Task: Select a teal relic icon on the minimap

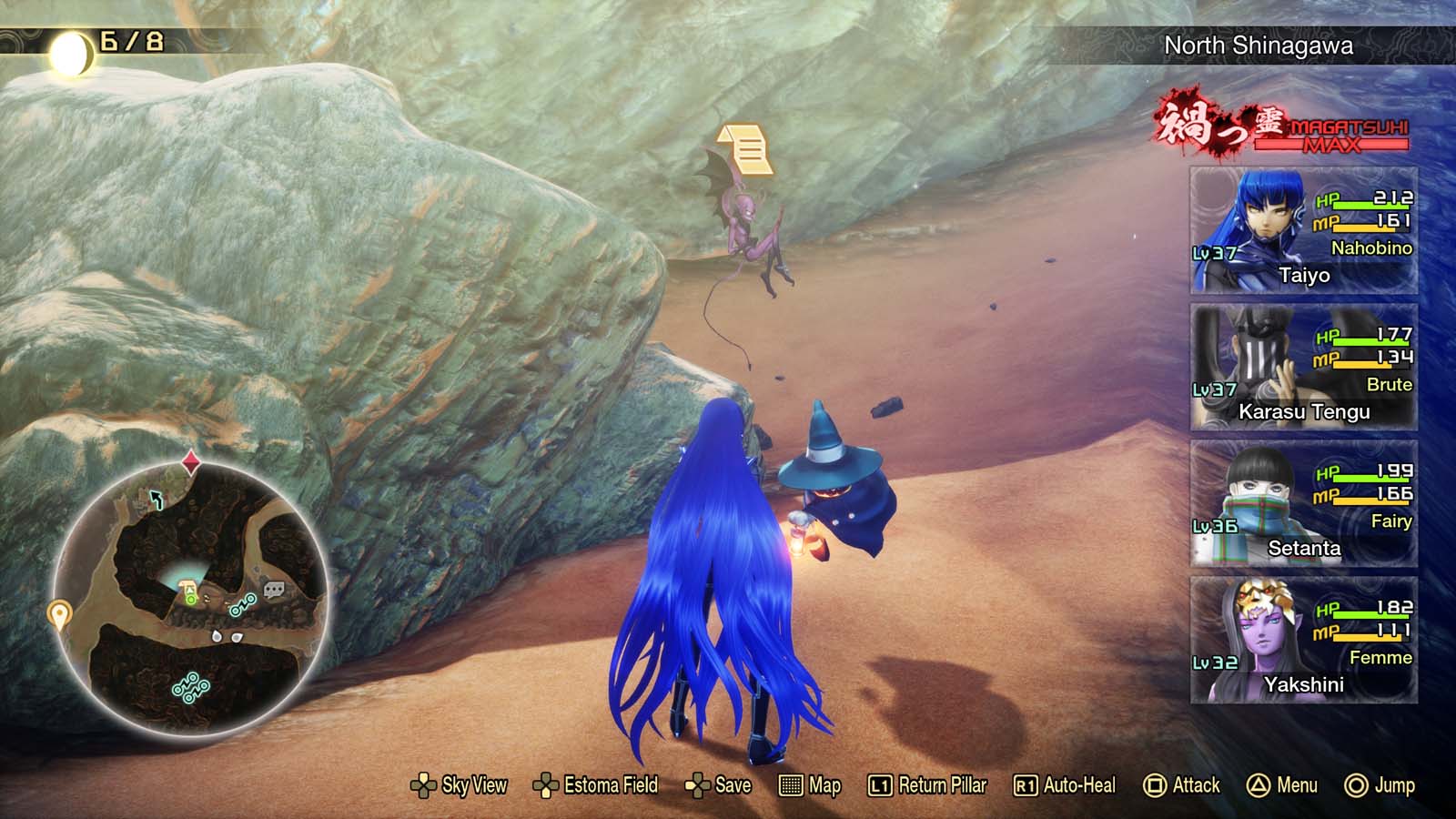Action: click(244, 606)
